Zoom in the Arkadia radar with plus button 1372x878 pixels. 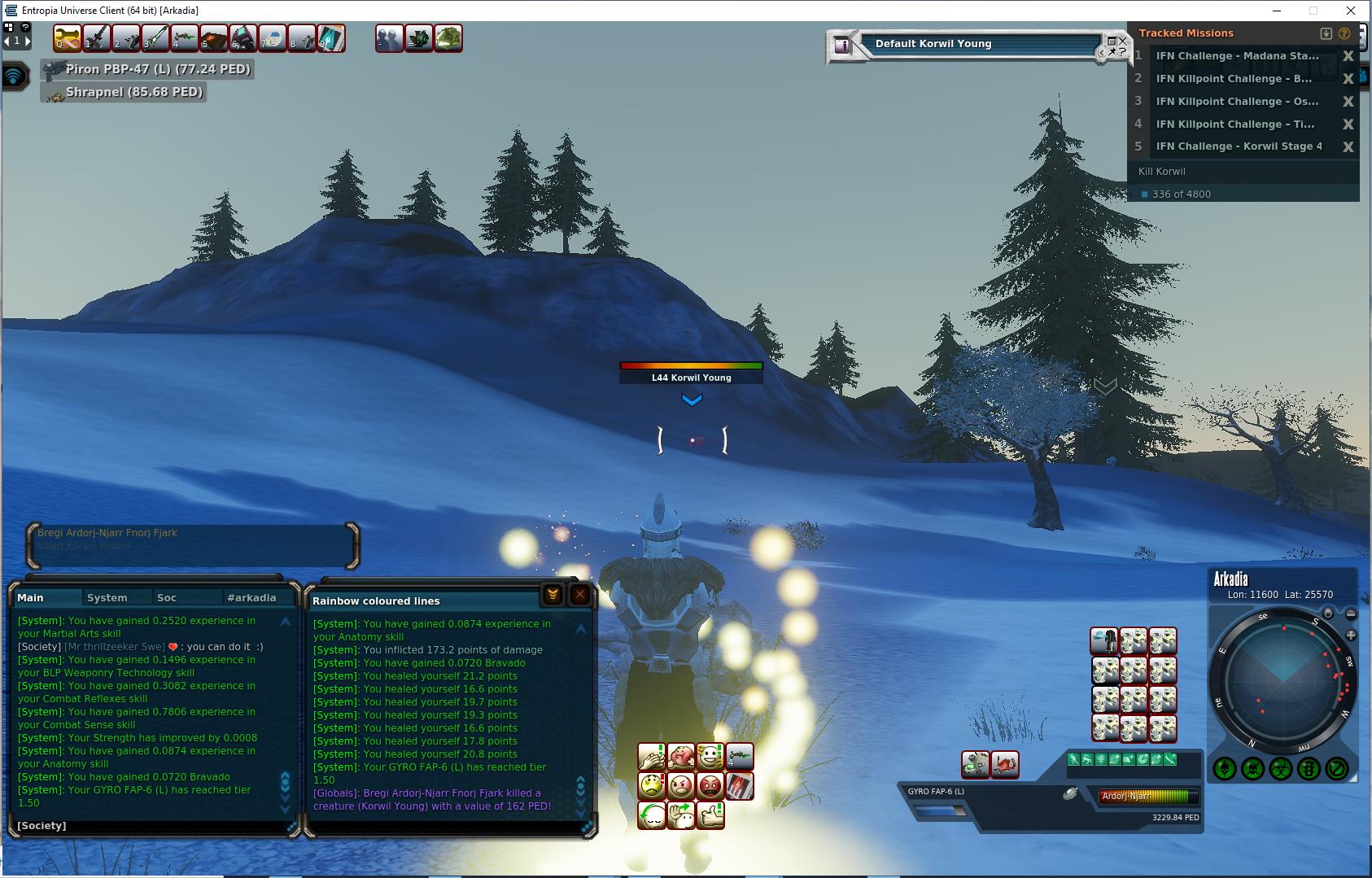(x=1351, y=635)
